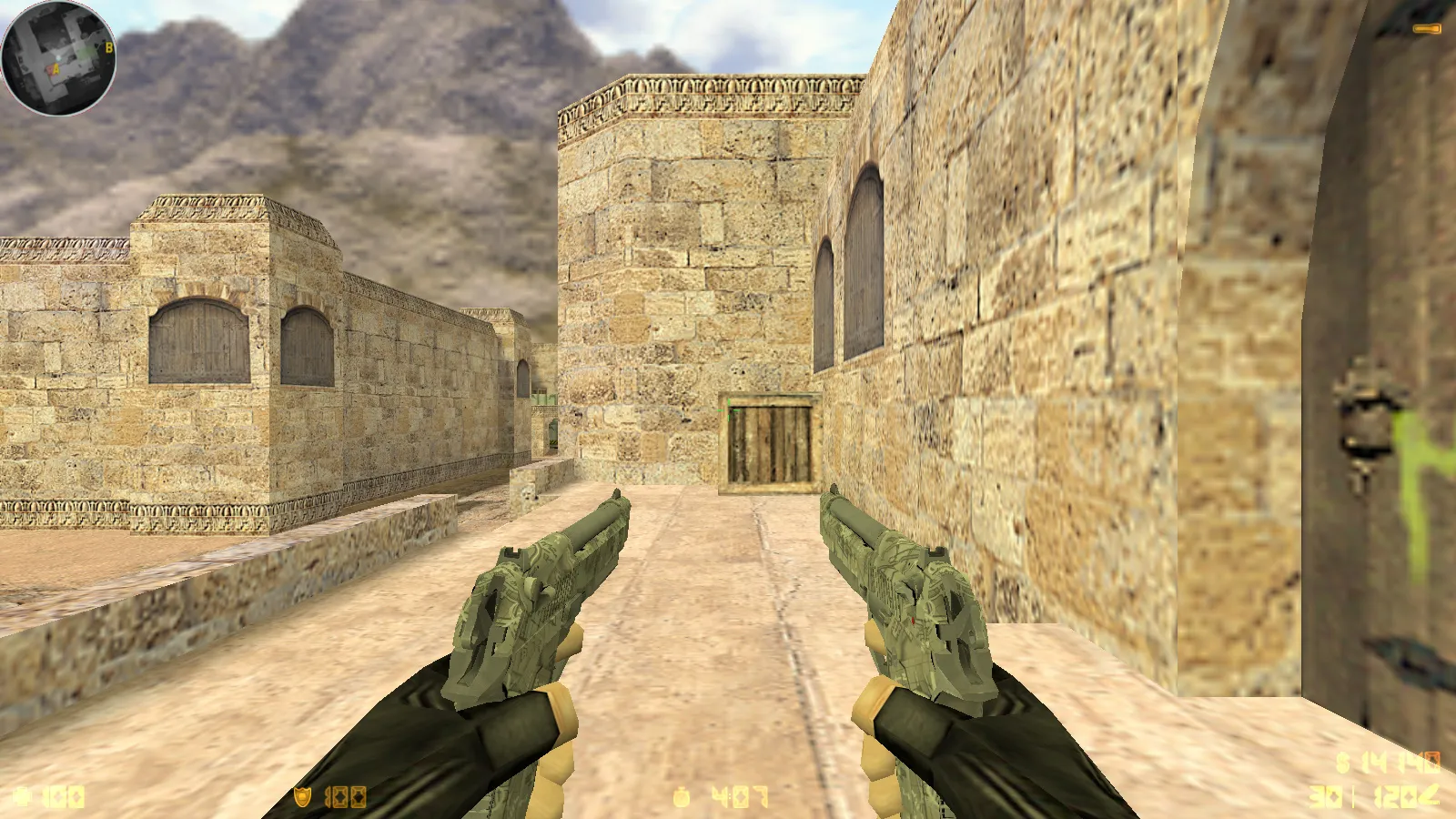Viewport: 1456px width, 819px height.
Task: Click the health cross icon in the HUD
Action: pyautogui.click(x=20, y=796)
